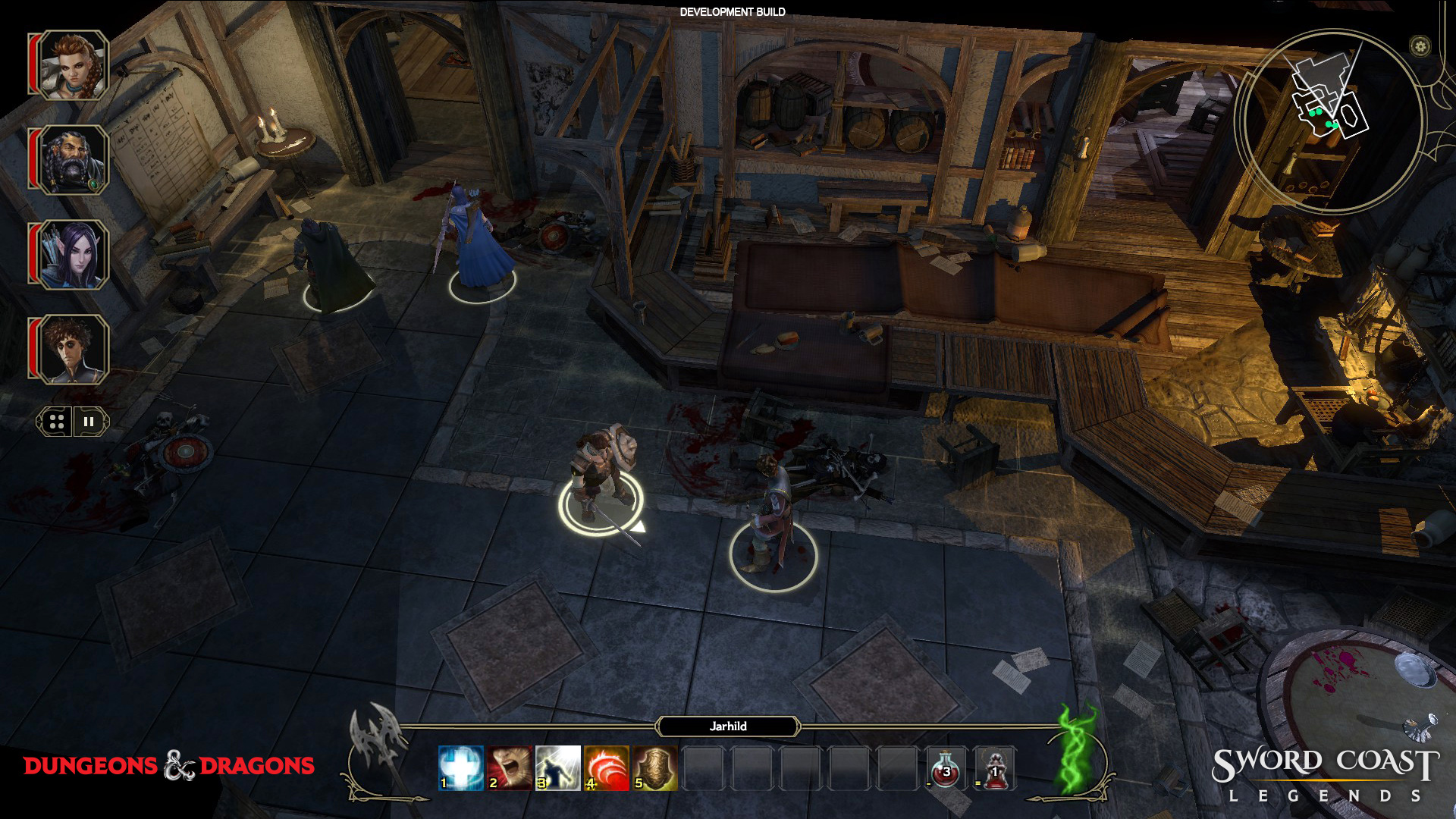This screenshot has height=819, width=1456.
Task: Drink the round red health potion
Action: pyautogui.click(x=946, y=769)
